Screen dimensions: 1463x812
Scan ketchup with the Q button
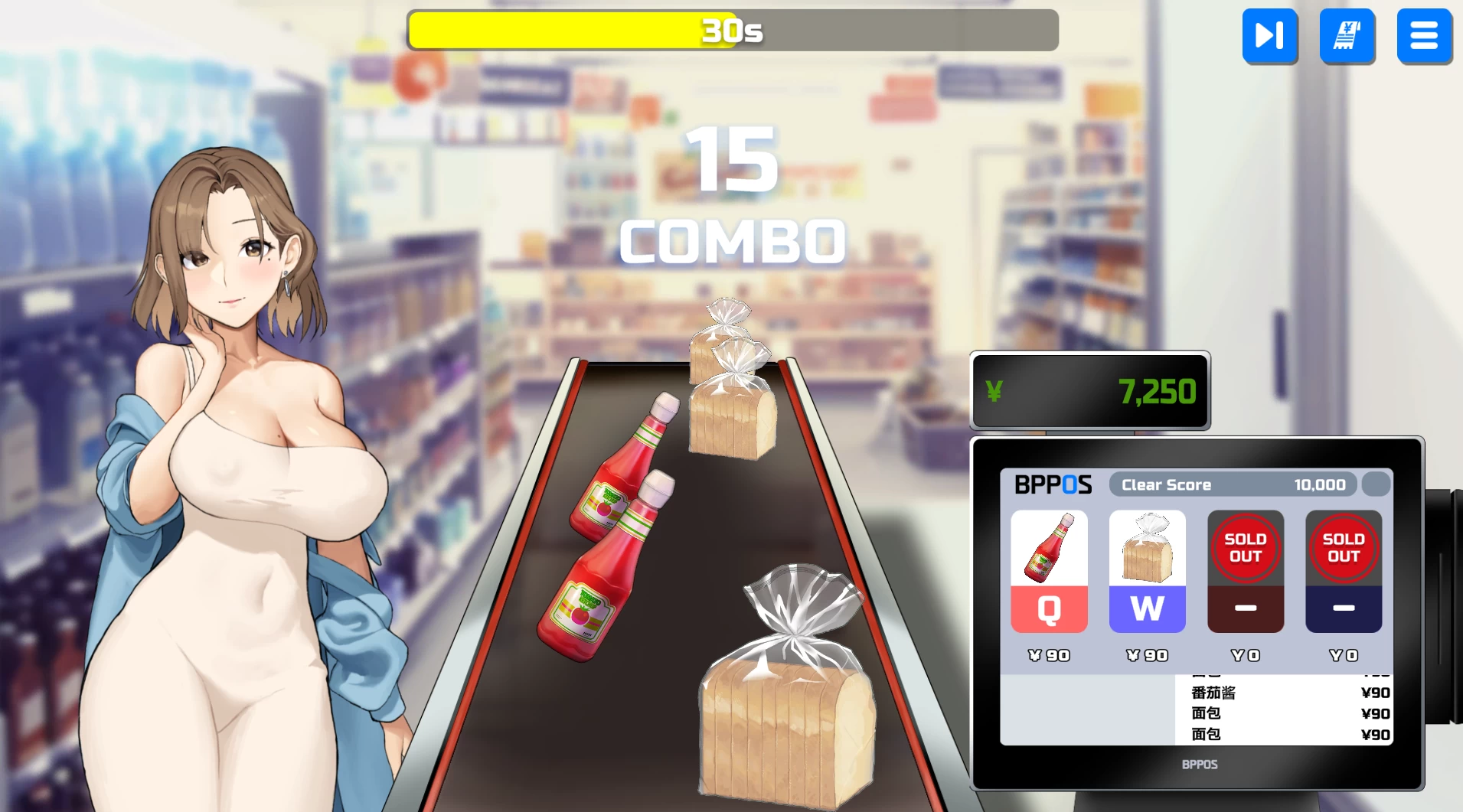pyautogui.click(x=1049, y=608)
